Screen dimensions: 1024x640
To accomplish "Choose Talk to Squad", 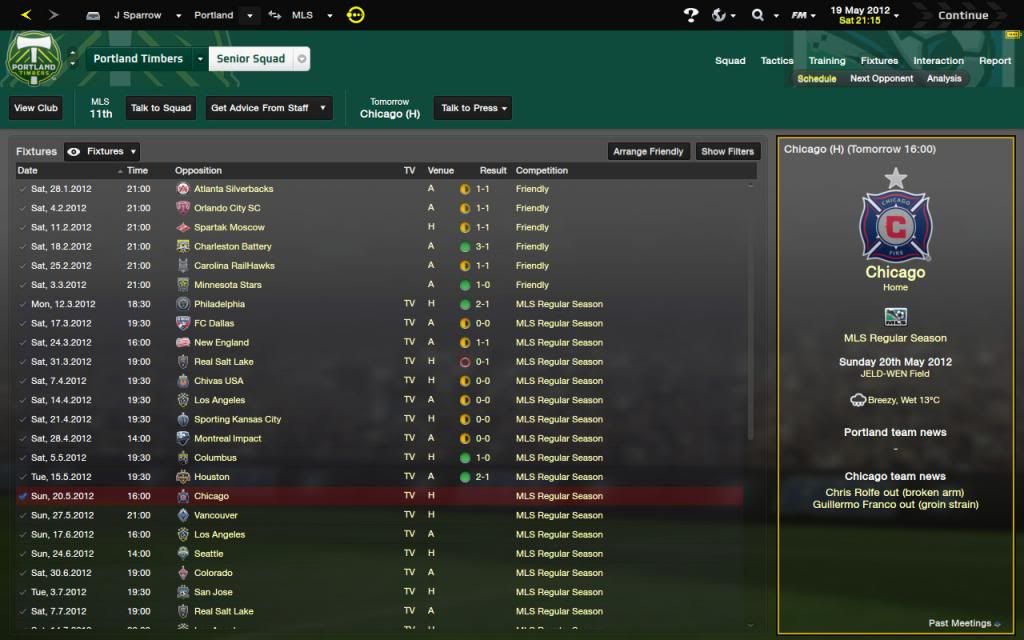I will tap(161, 108).
